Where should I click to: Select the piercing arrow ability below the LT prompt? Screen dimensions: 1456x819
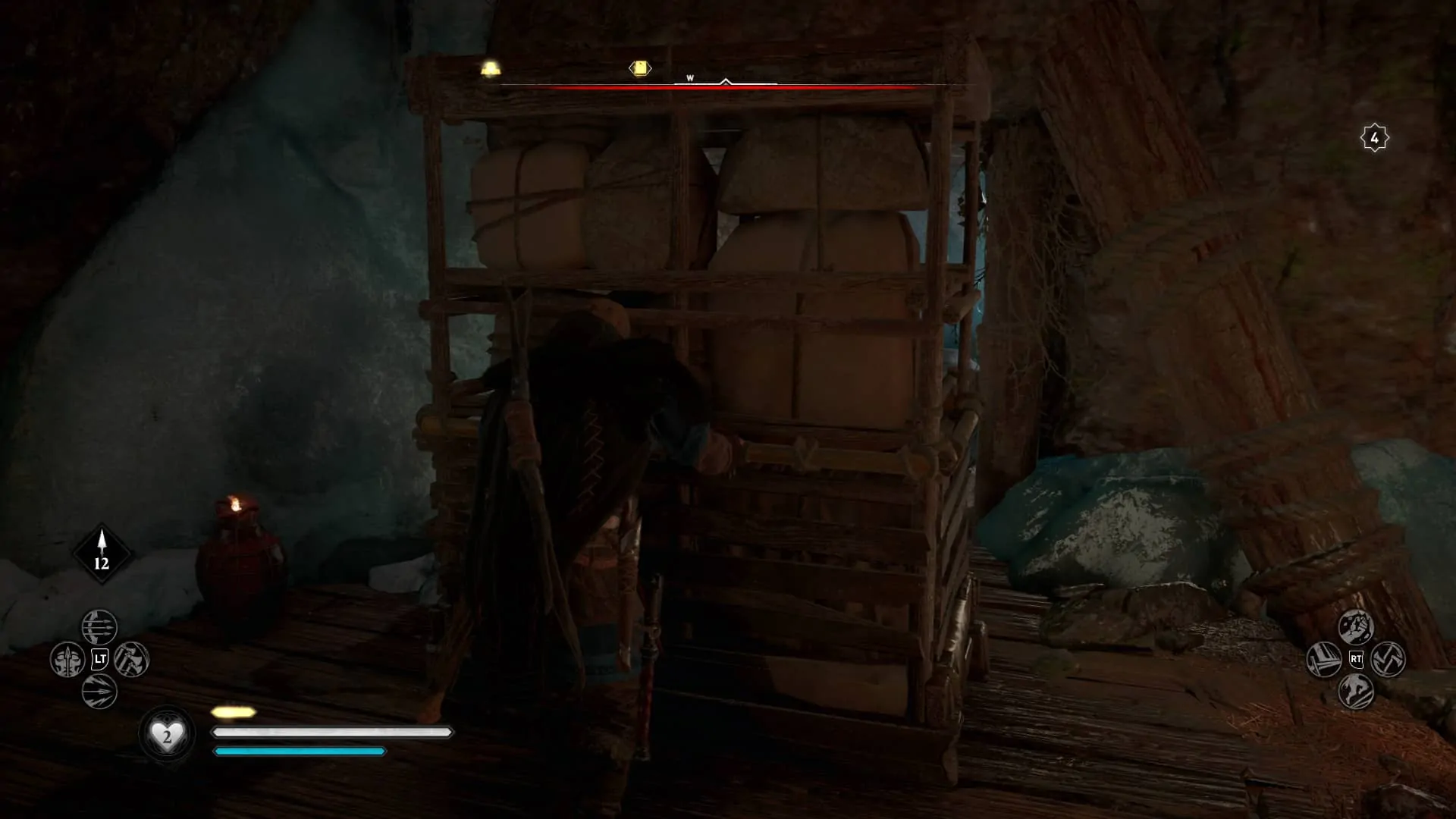click(98, 691)
